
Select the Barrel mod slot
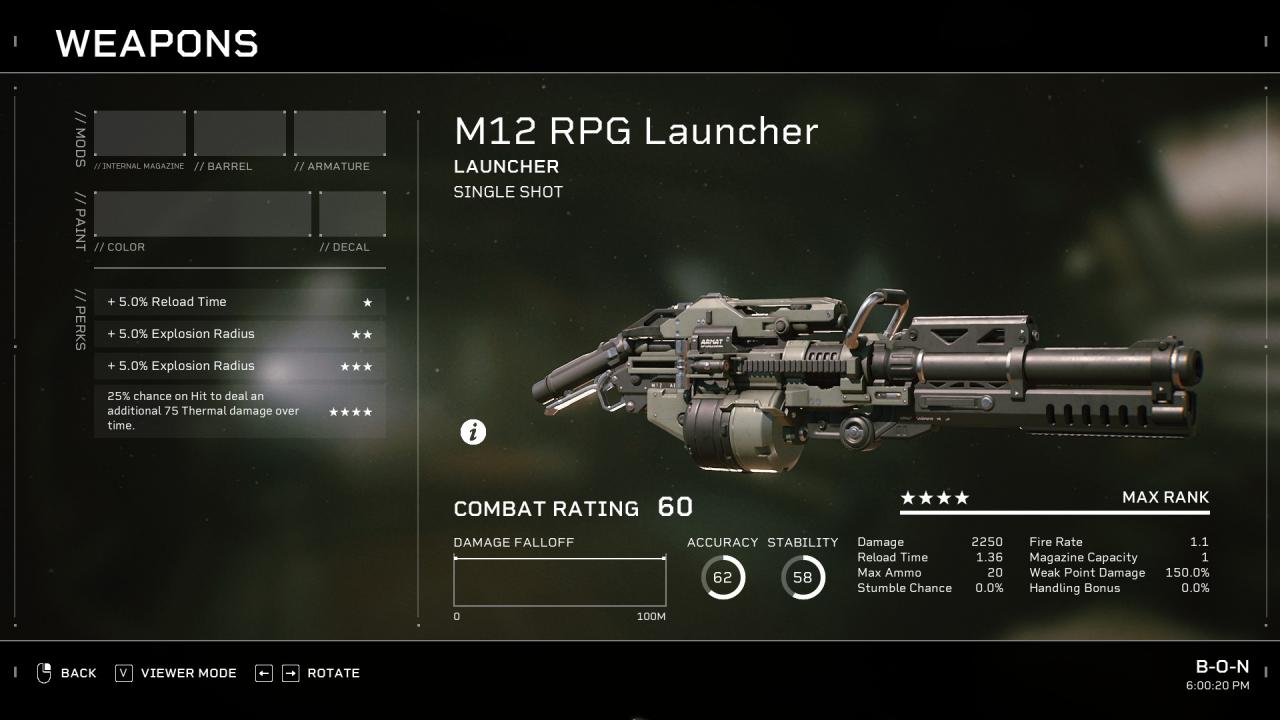point(240,133)
